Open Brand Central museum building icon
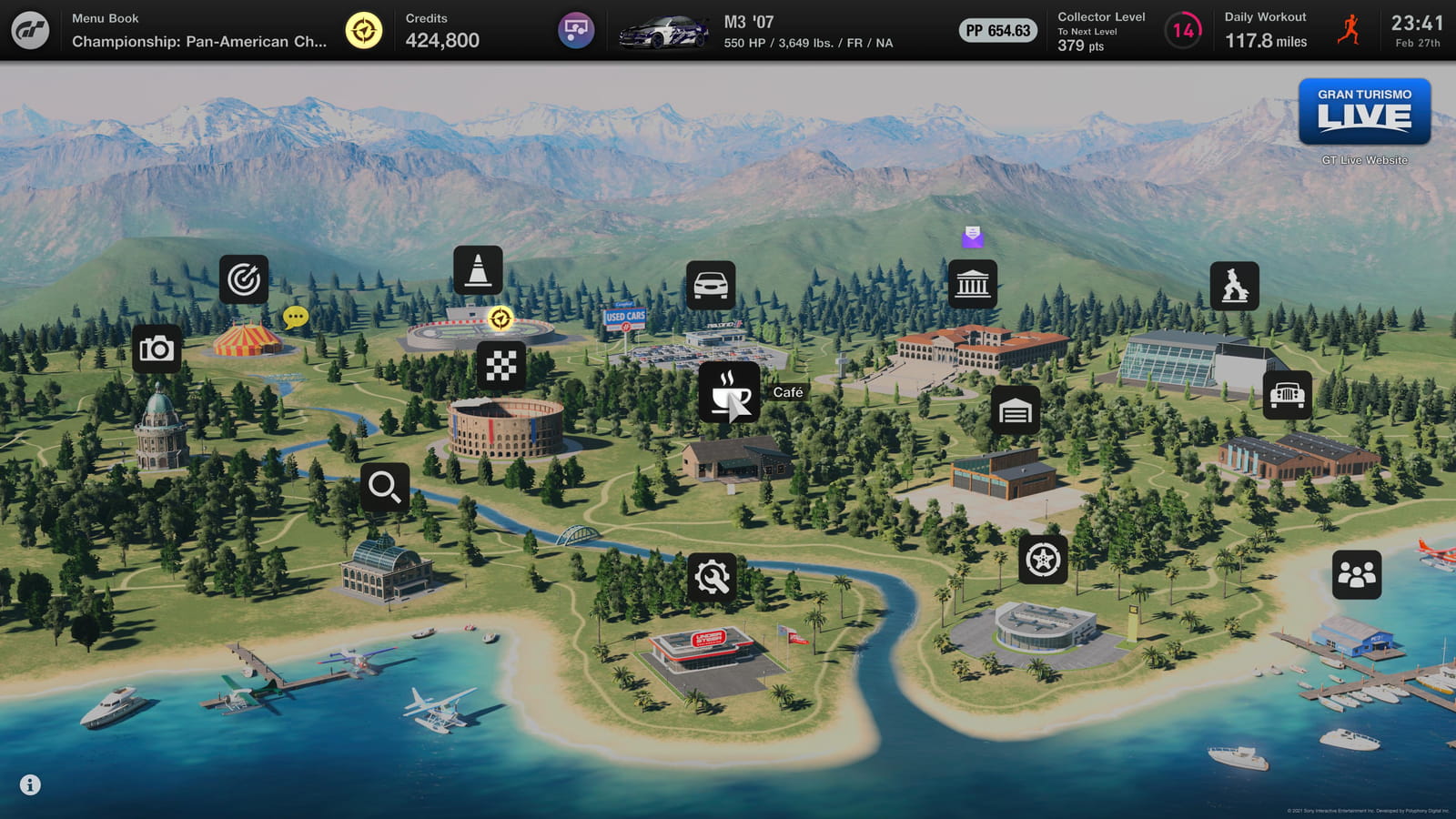The image size is (1456, 819). click(x=972, y=285)
